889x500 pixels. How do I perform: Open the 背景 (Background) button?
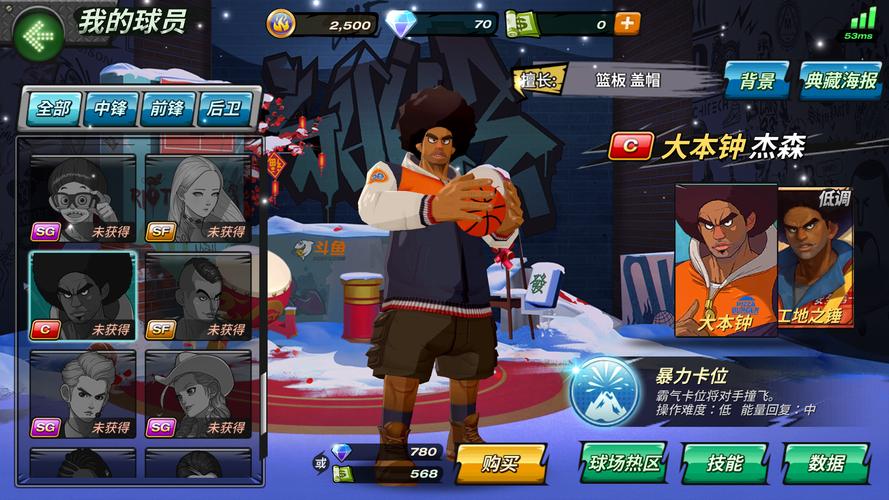[758, 80]
